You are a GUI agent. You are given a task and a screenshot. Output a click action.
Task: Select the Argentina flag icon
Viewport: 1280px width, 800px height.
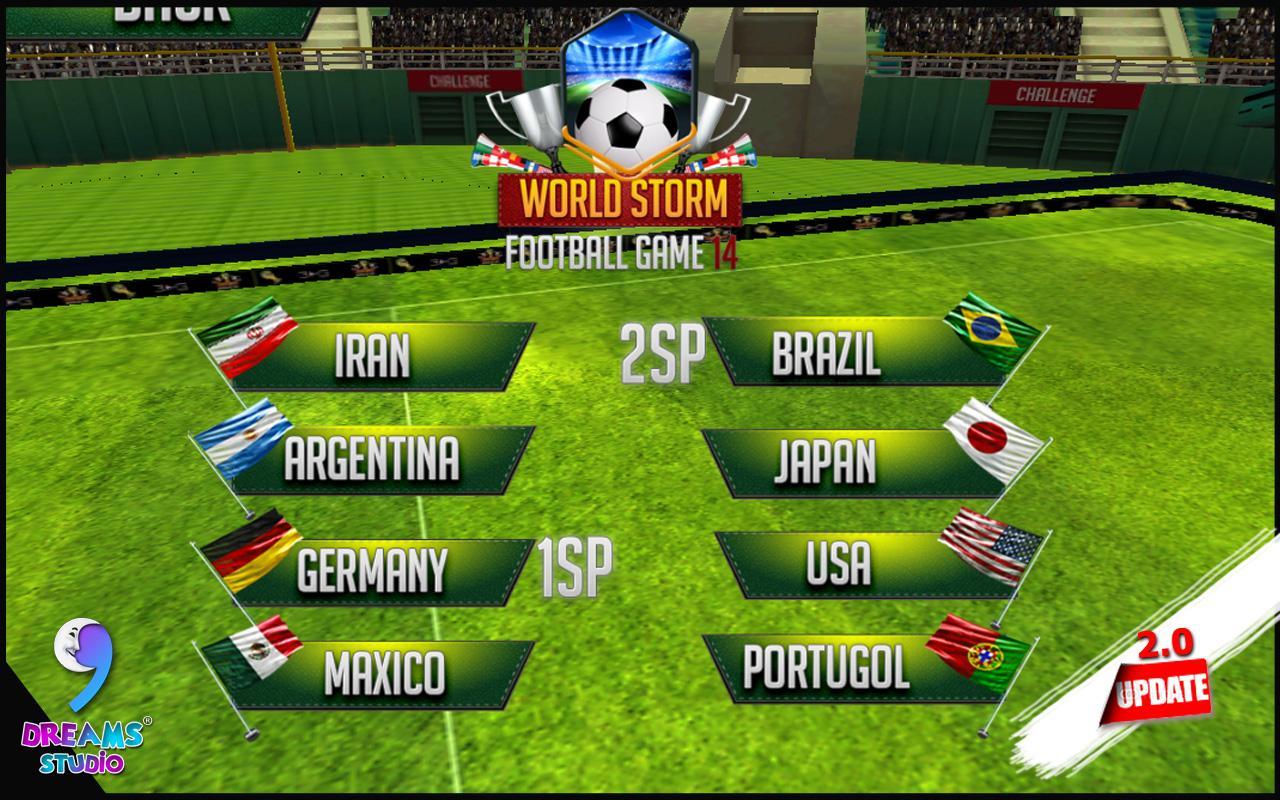click(x=245, y=440)
